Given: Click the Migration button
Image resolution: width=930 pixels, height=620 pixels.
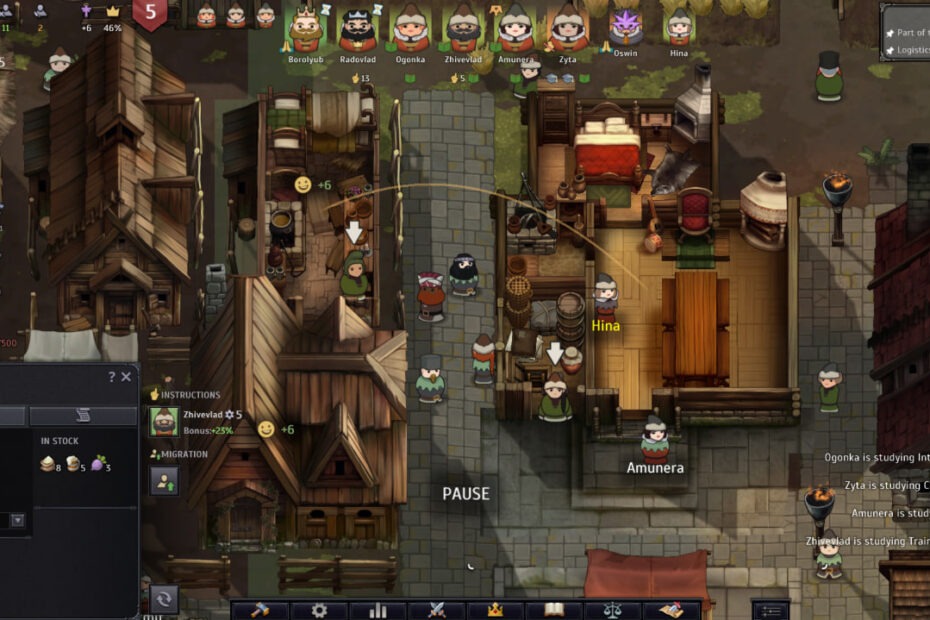Looking at the screenshot, I should tap(164, 481).
